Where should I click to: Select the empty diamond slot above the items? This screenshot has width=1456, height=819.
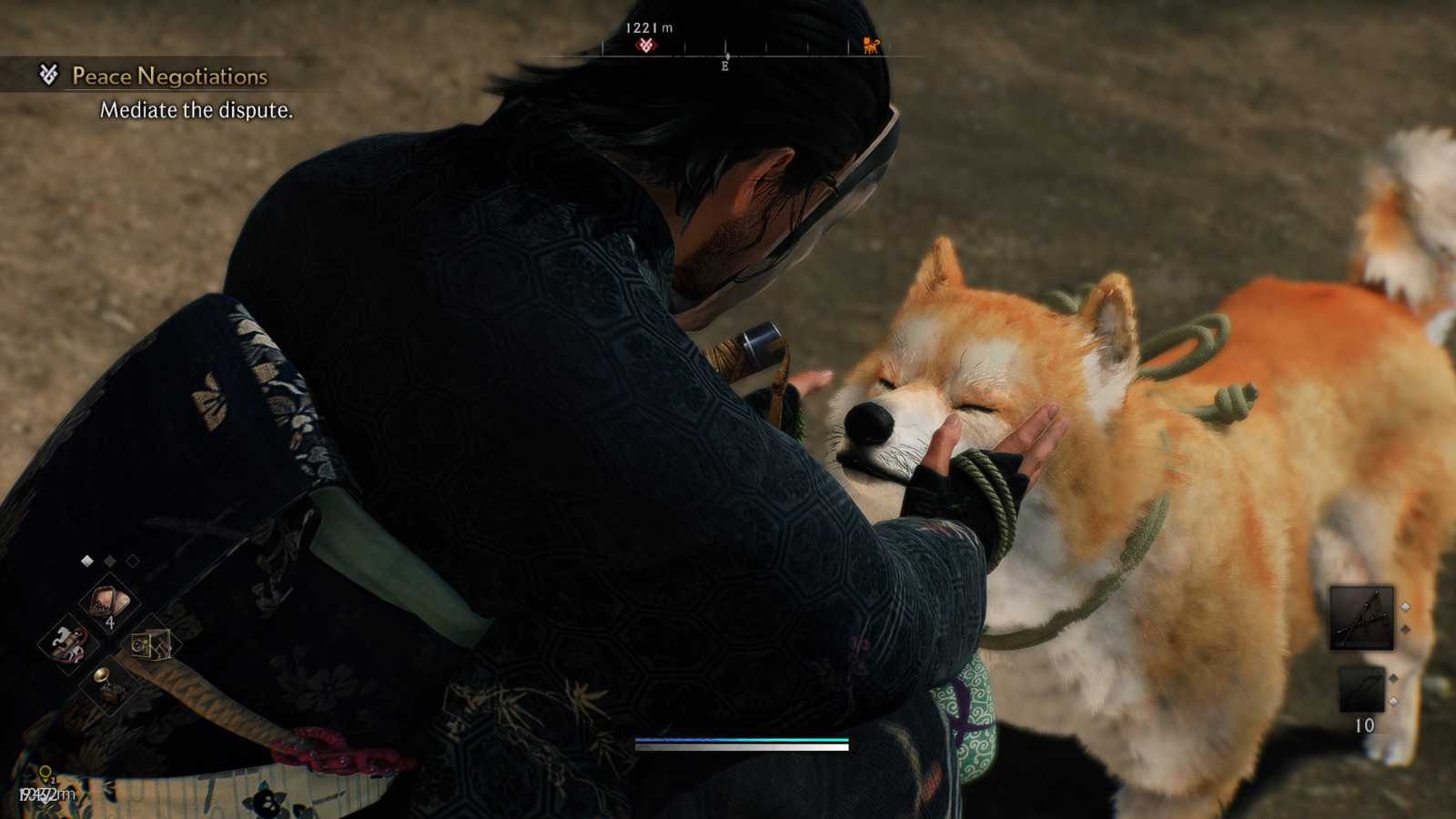pos(131,561)
